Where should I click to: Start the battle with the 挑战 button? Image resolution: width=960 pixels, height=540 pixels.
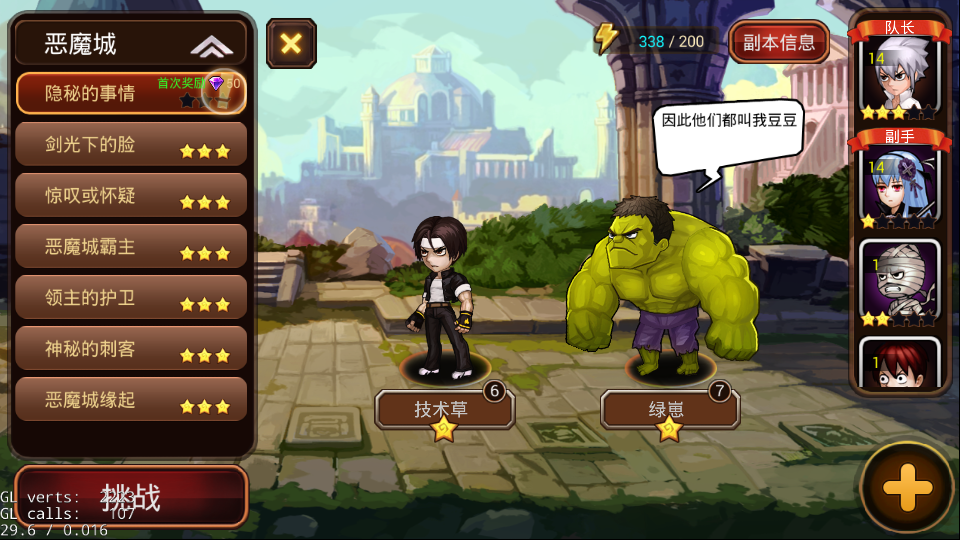(131, 496)
